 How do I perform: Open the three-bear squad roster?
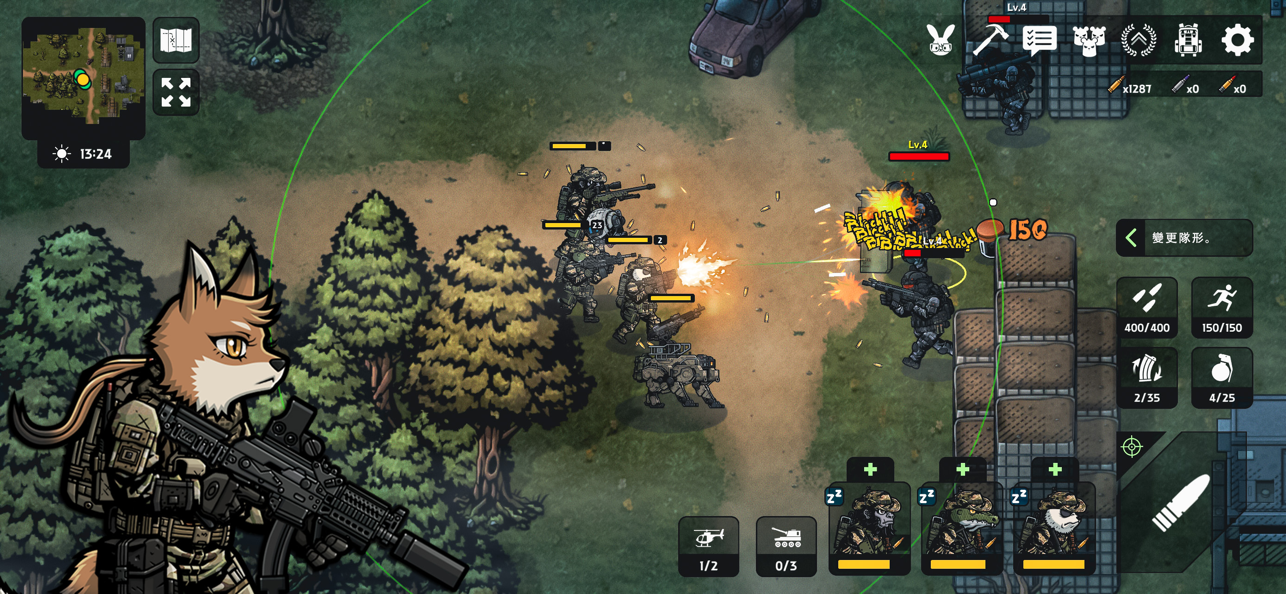pos(1089,40)
